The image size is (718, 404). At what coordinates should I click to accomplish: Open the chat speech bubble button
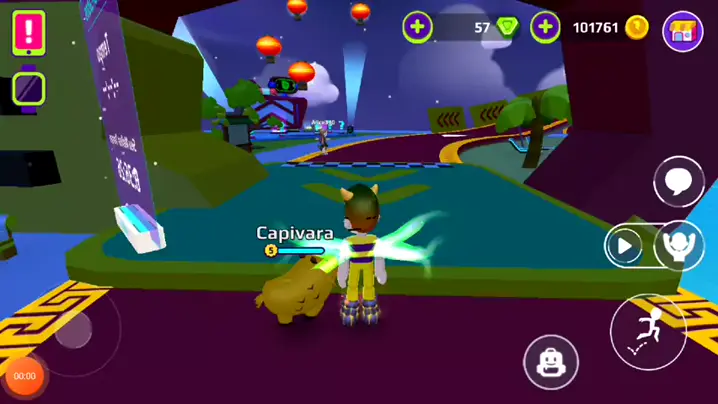click(x=679, y=182)
